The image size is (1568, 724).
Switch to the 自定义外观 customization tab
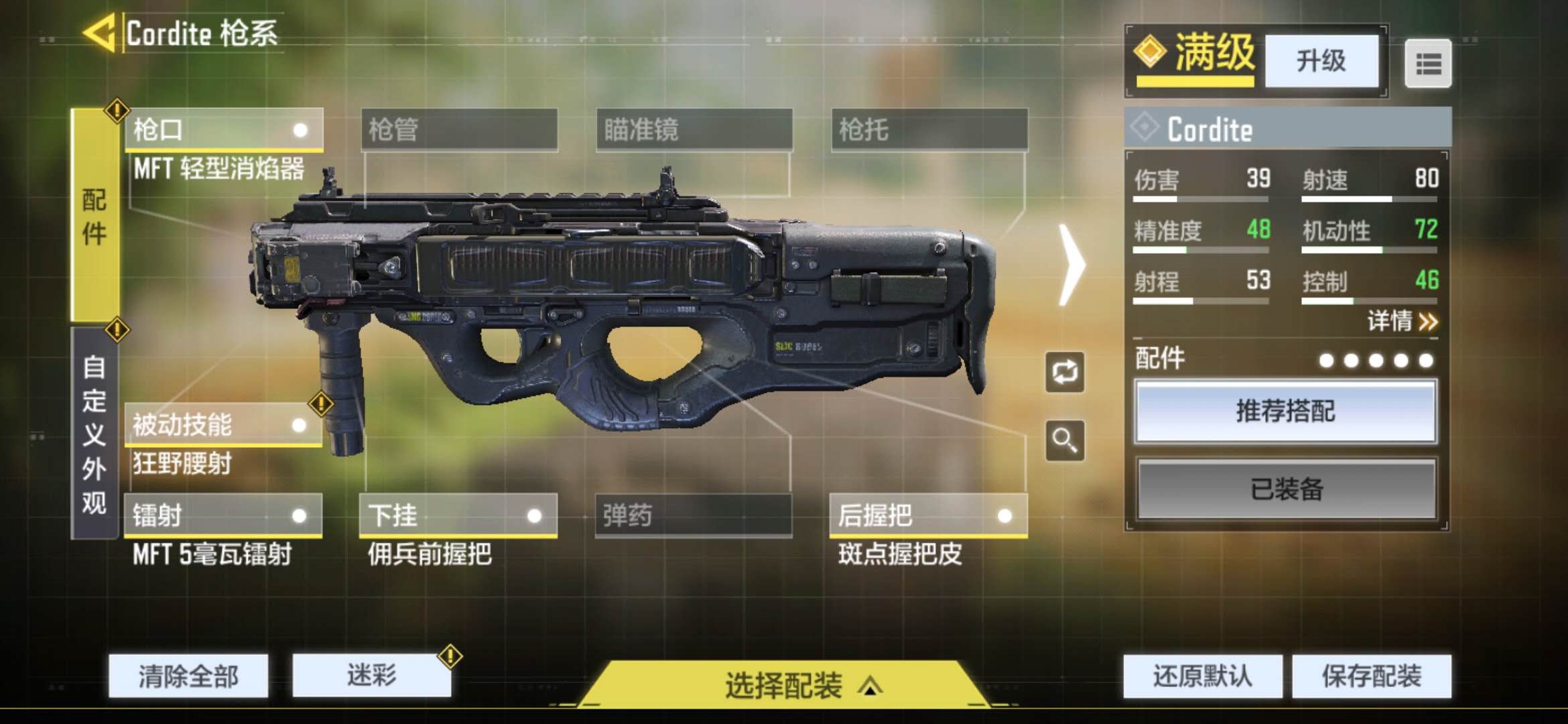point(94,433)
